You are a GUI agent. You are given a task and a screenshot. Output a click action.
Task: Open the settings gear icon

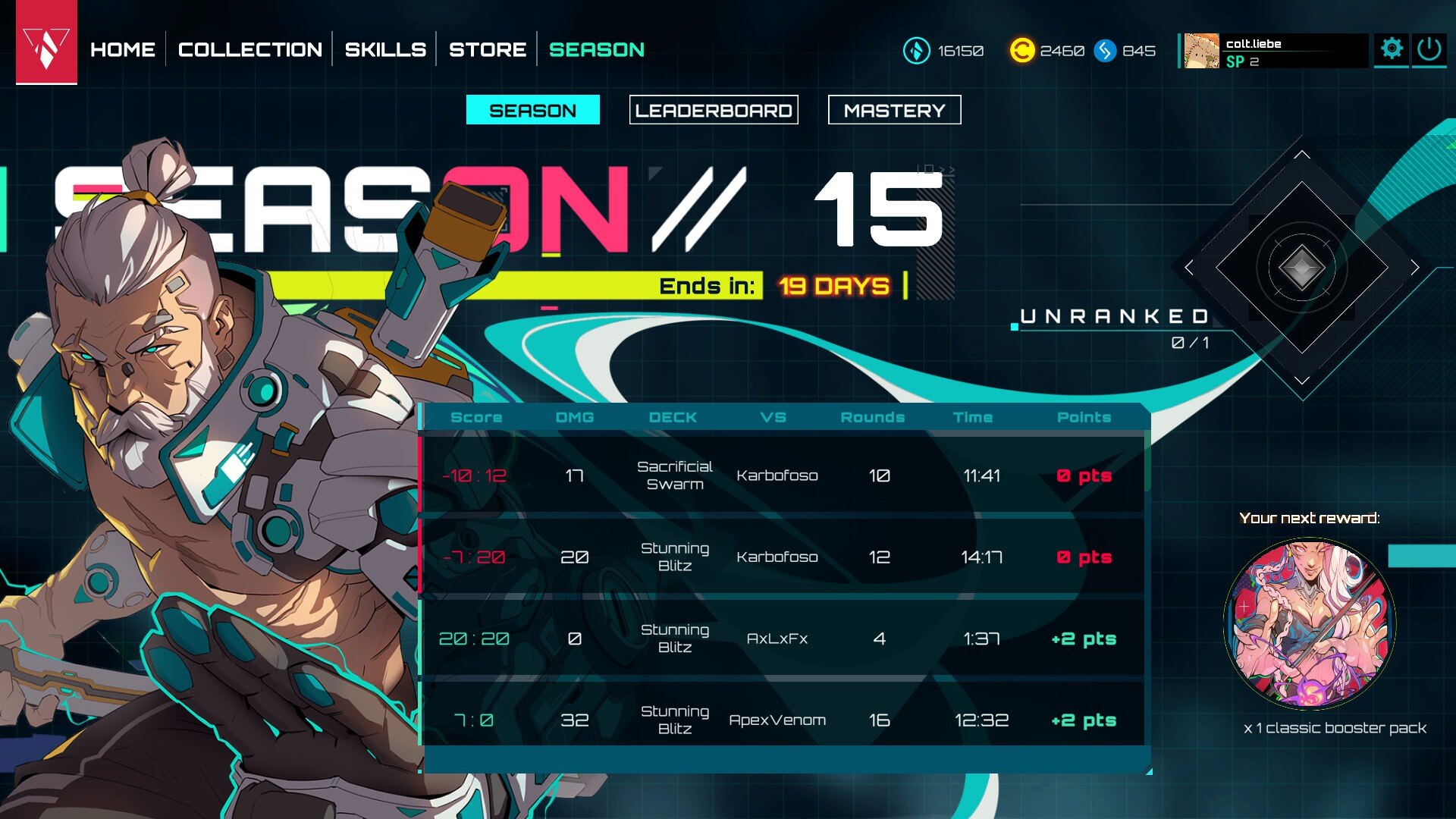(x=1392, y=49)
